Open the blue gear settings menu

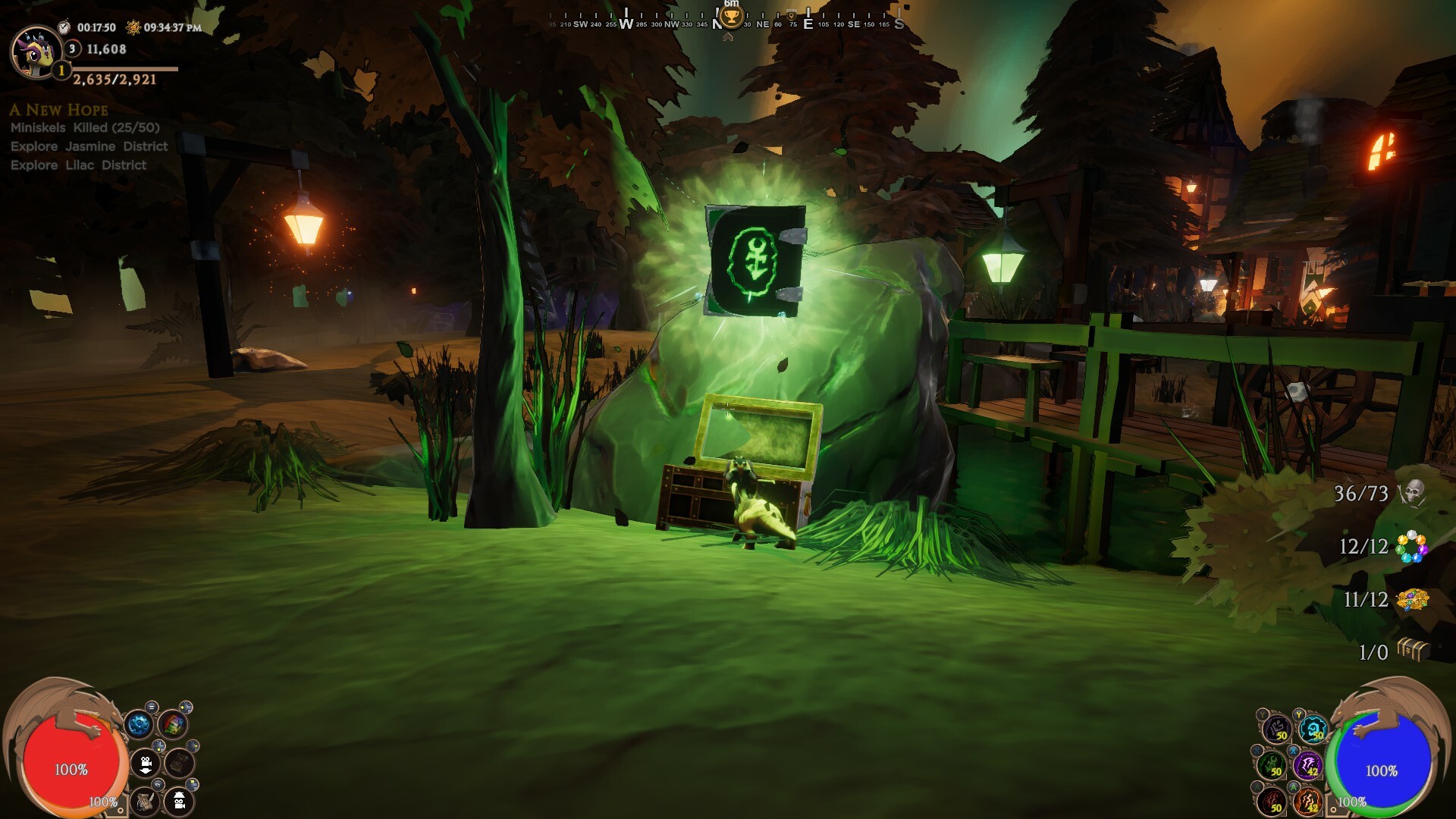(140, 724)
